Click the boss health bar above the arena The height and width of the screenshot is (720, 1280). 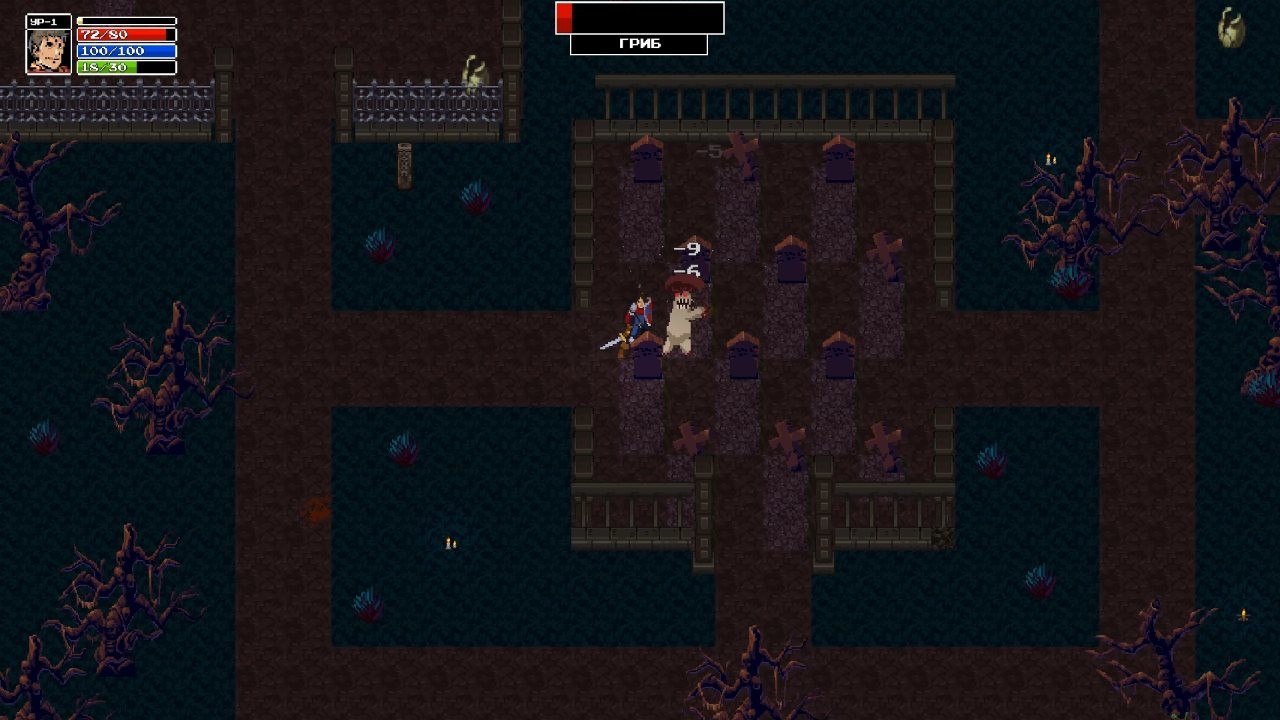640,18
